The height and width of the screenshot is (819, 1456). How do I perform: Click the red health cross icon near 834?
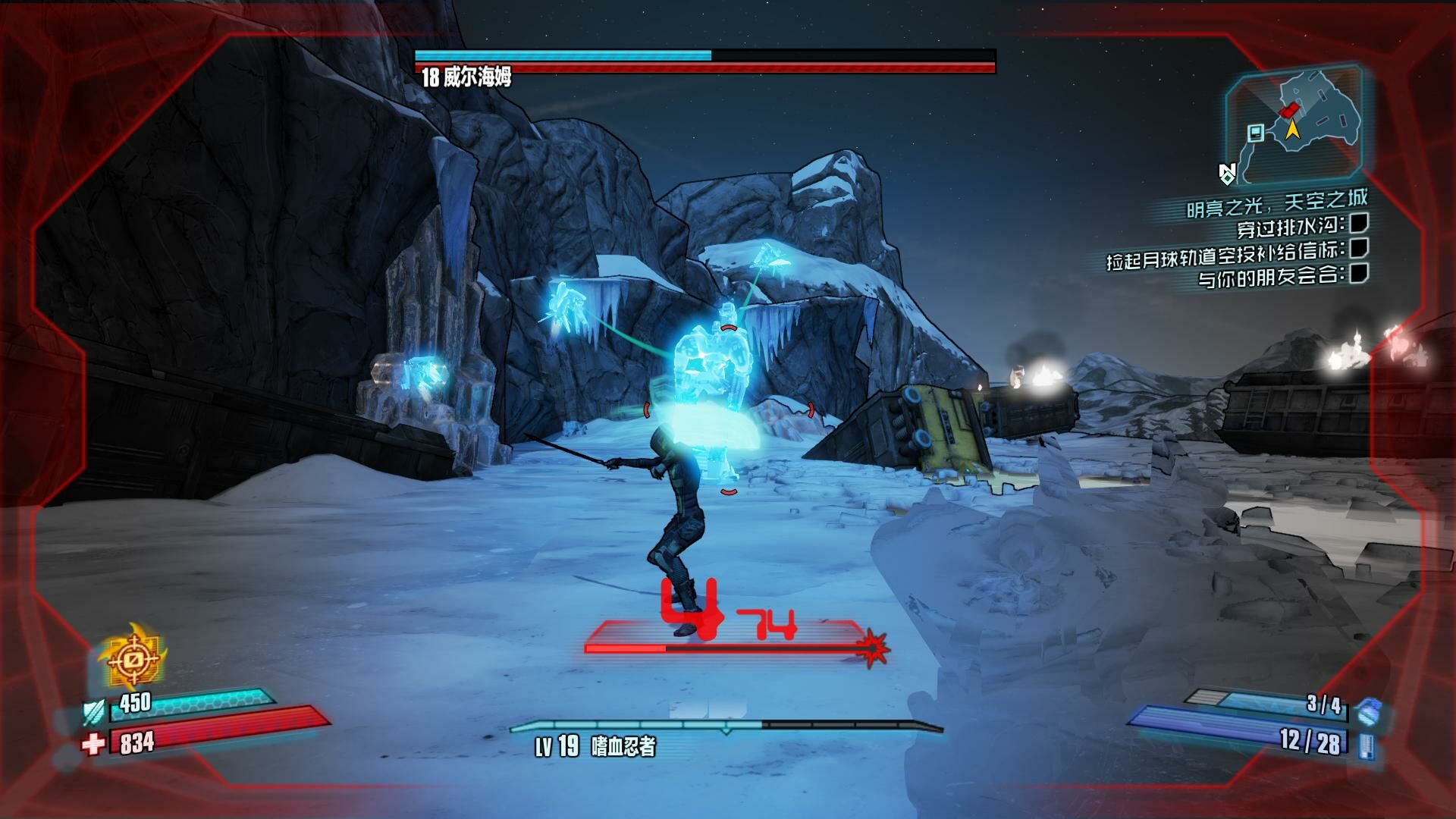(x=92, y=744)
